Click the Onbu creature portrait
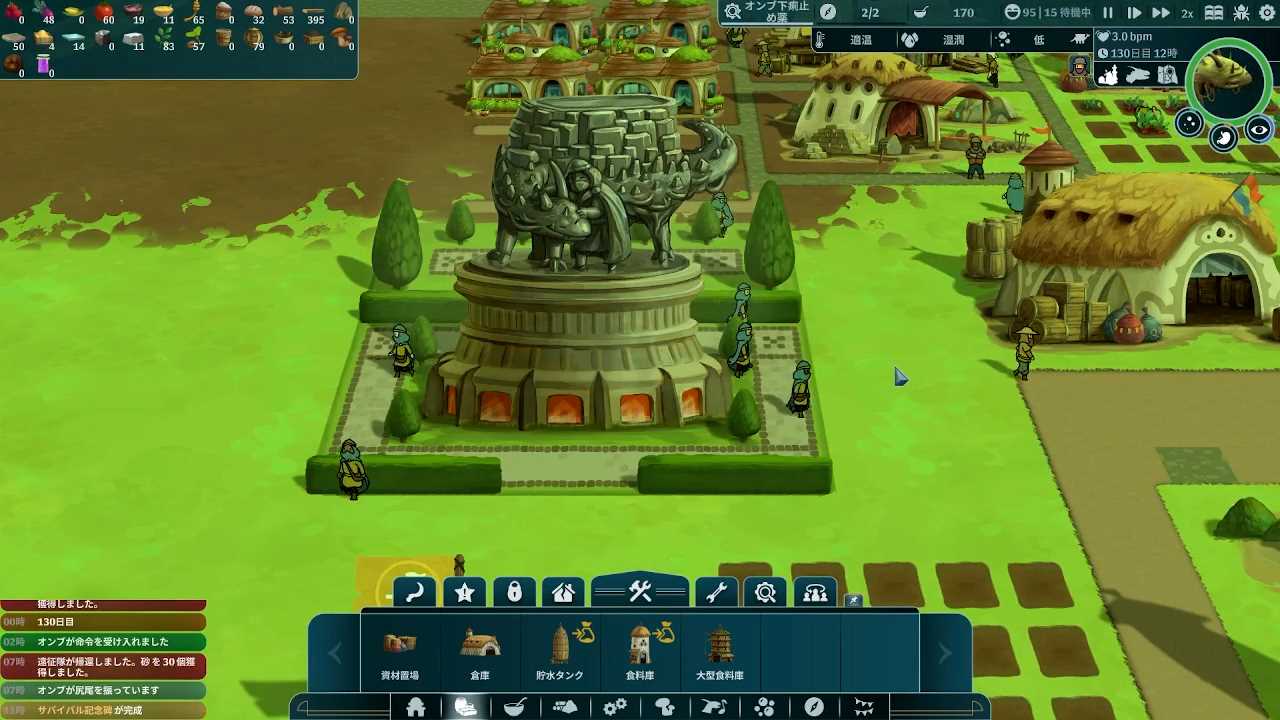This screenshot has height=720, width=1280. (1229, 78)
